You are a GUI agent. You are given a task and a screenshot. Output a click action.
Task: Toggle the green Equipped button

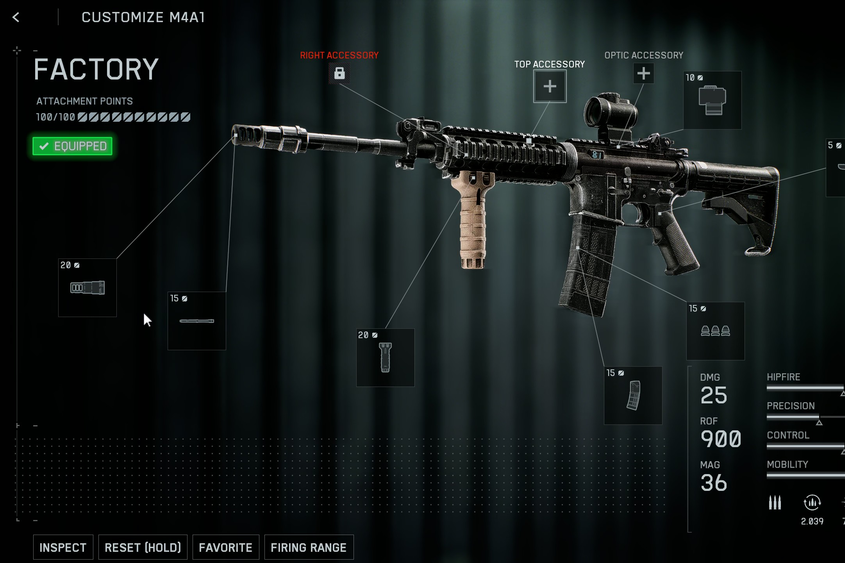pyautogui.click(x=72, y=146)
